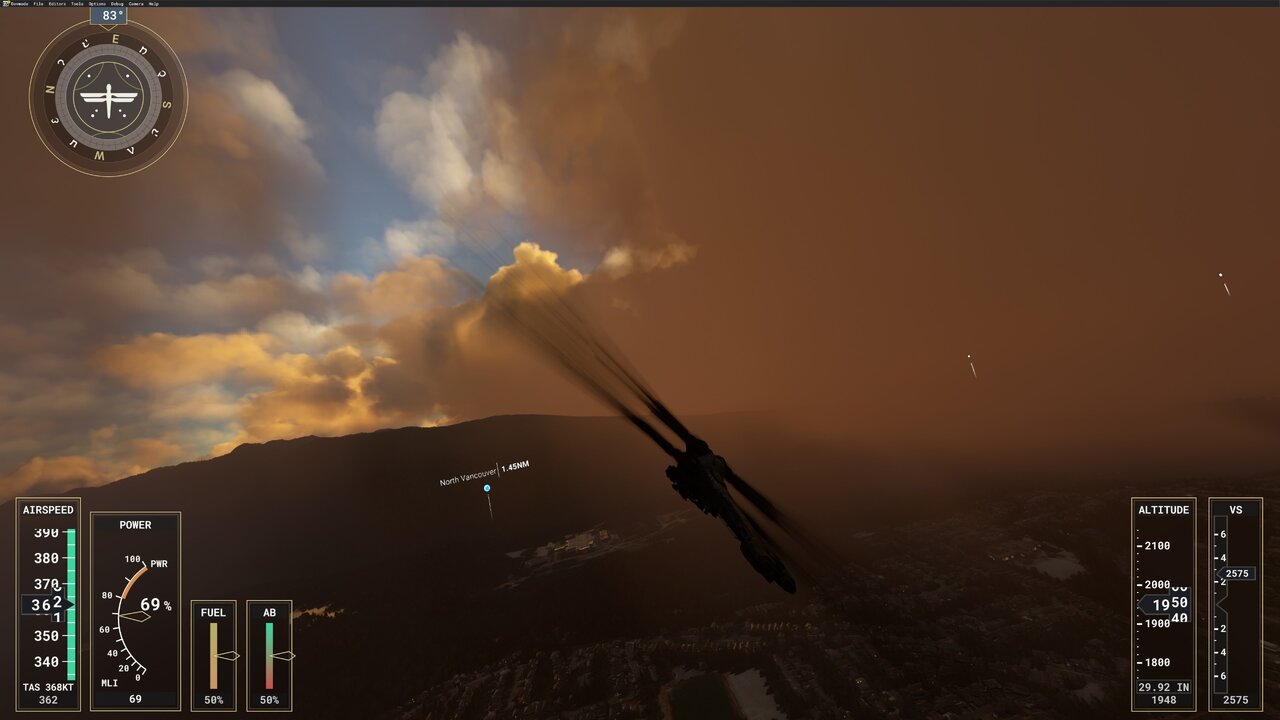
Task: Open the Editors menu
Action: [58, 4]
